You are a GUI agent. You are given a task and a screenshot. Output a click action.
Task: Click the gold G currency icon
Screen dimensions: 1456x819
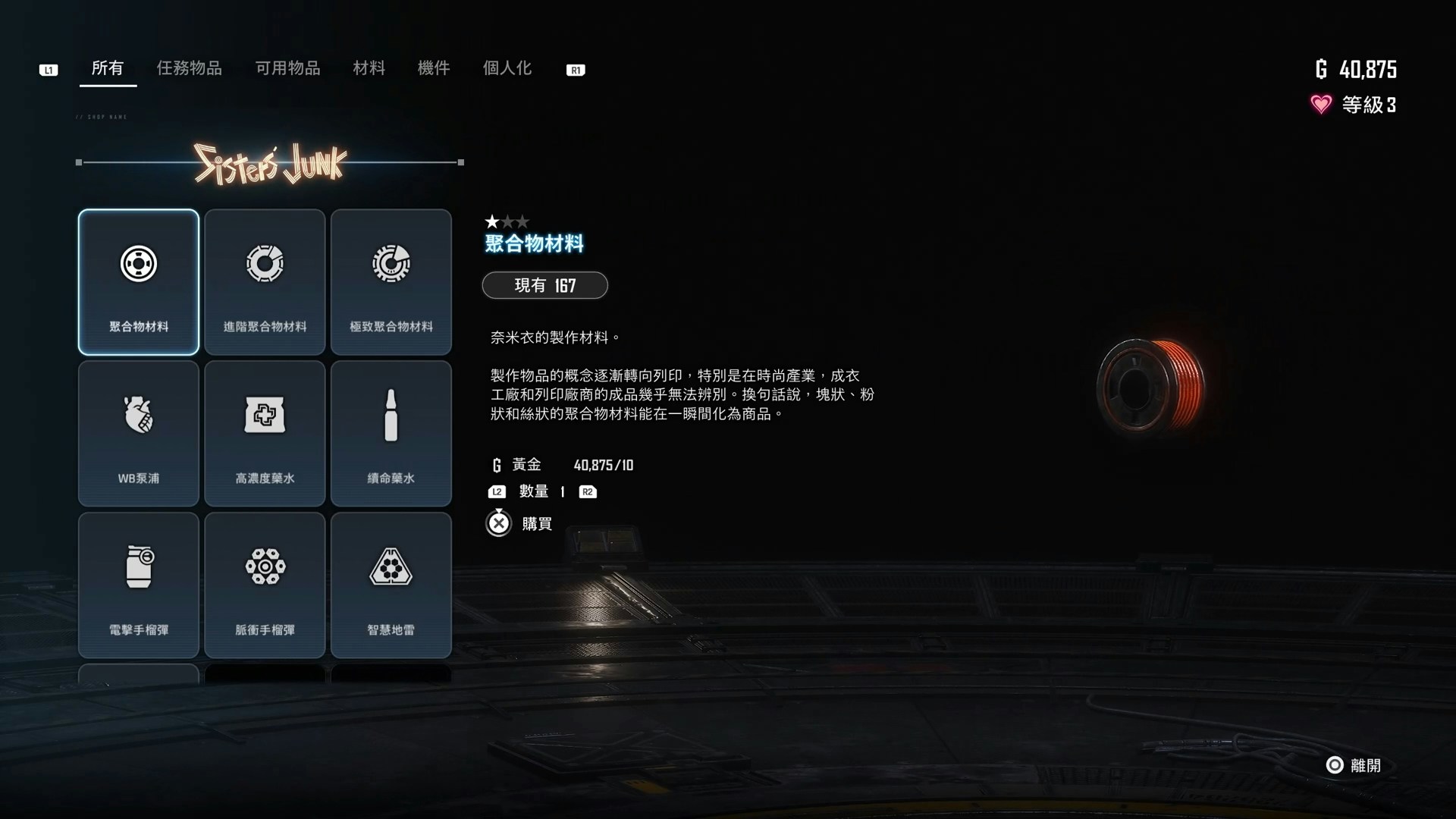[1323, 69]
